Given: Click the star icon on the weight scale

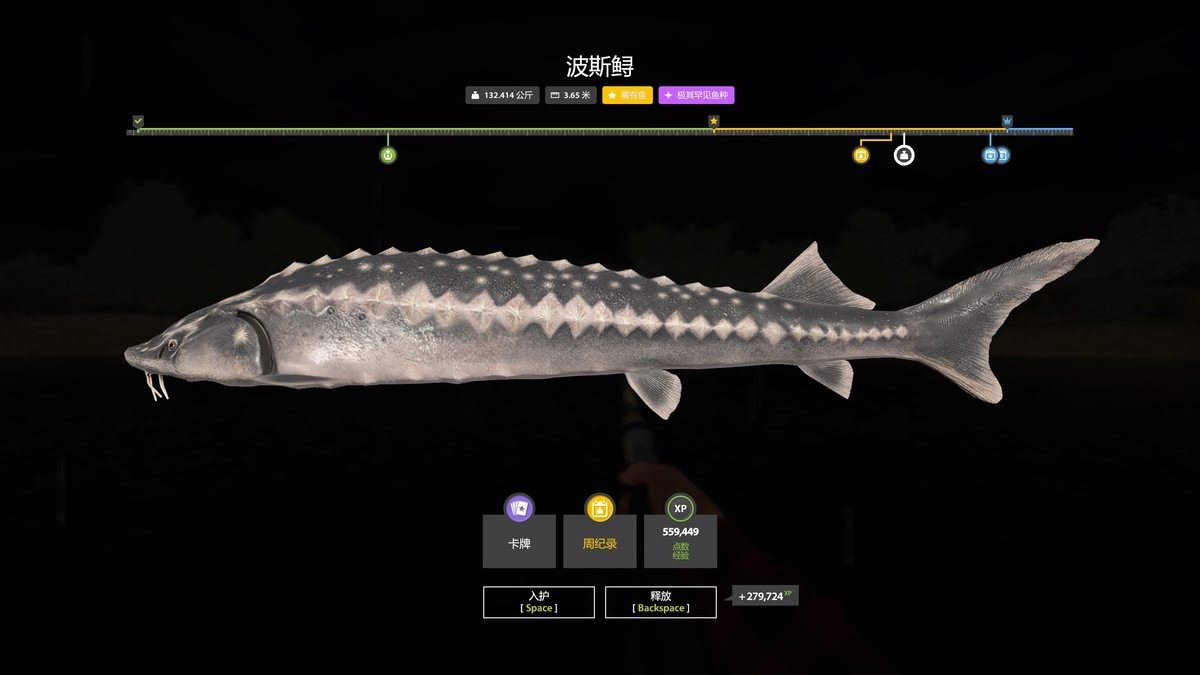Looking at the screenshot, I should coord(714,122).
